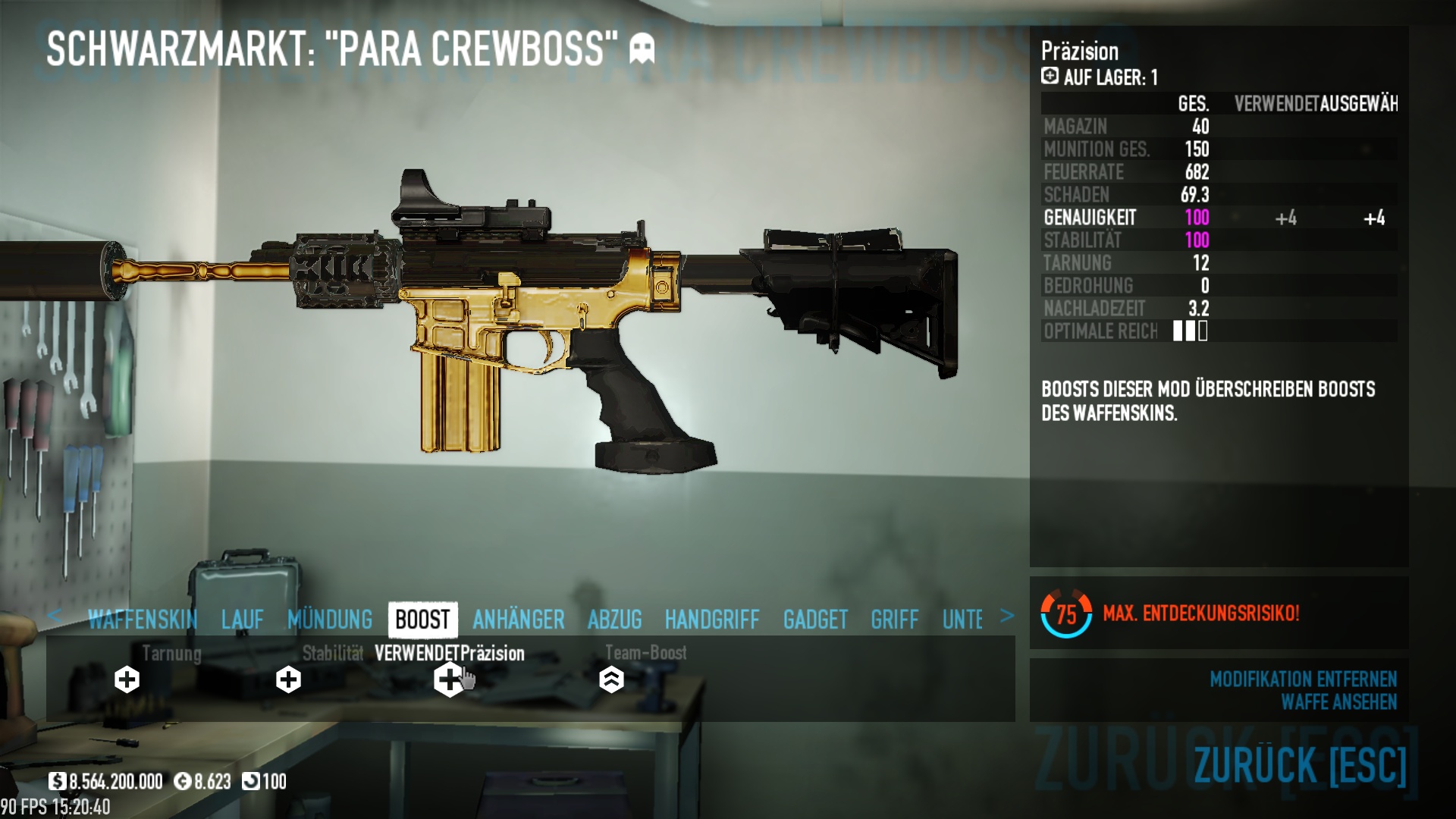The width and height of the screenshot is (1456, 819).
Task: Select the Tarnung boost mod
Action: [x=127, y=679]
